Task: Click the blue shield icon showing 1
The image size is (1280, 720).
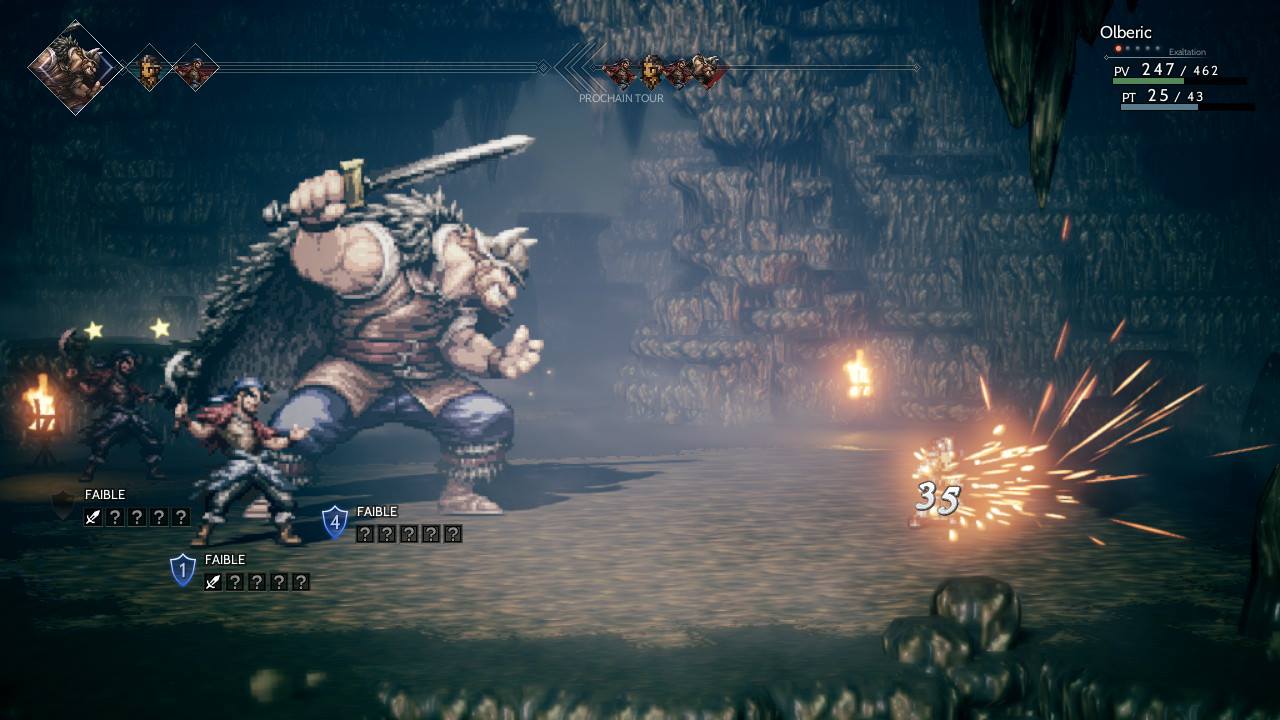Action: pyautogui.click(x=182, y=570)
